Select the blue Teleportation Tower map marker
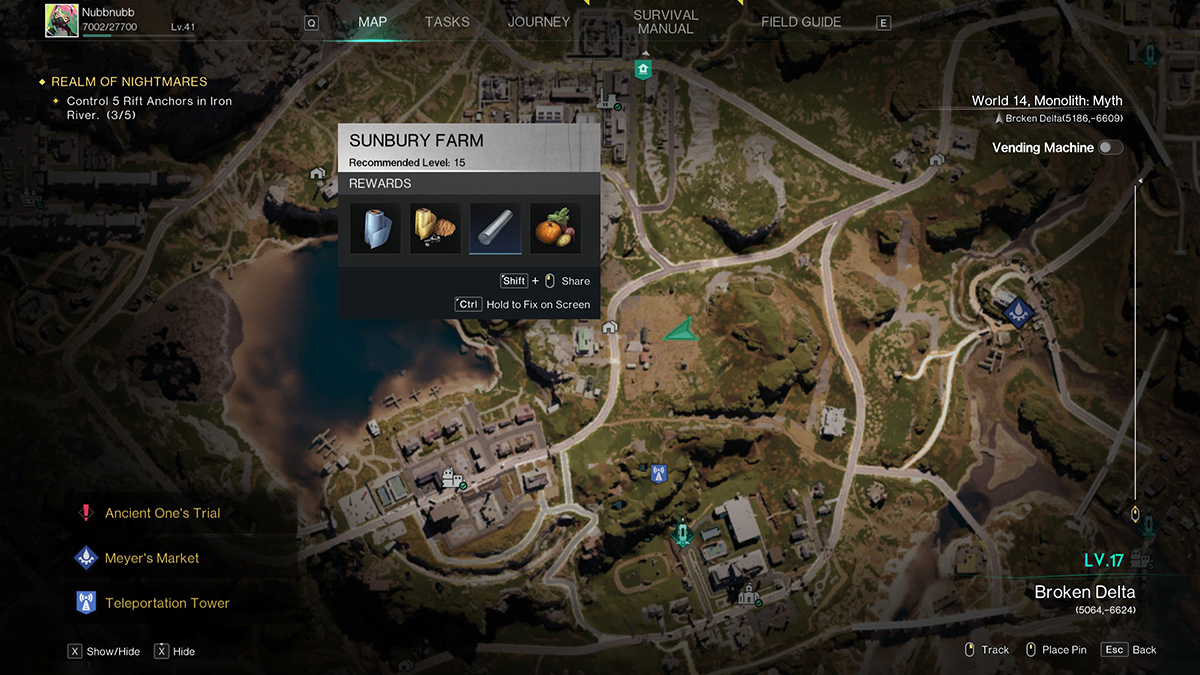 click(x=657, y=472)
